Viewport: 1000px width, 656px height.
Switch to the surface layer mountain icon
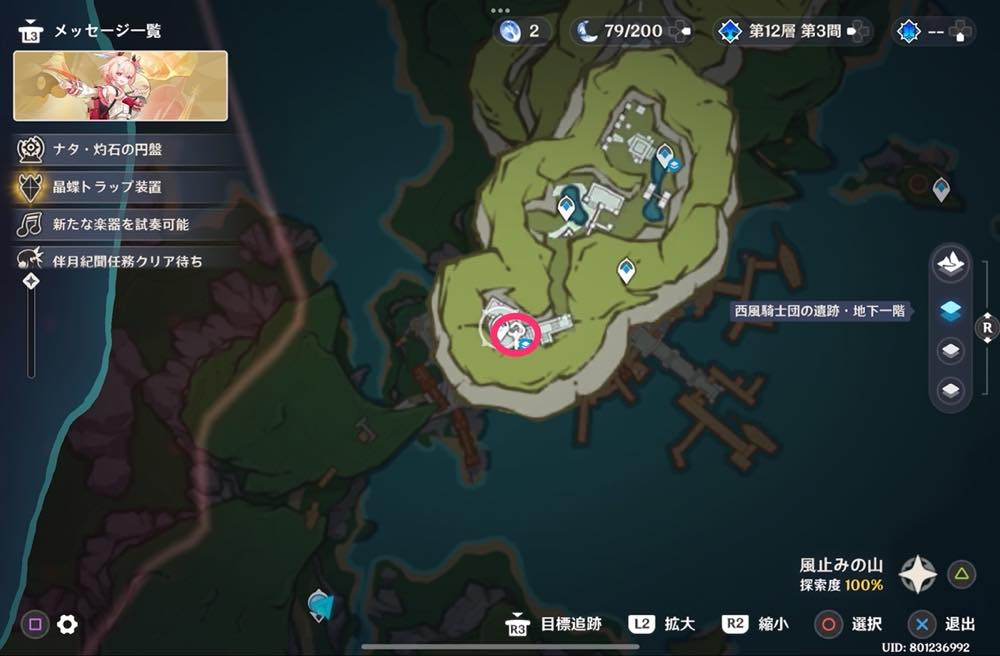(x=950, y=264)
